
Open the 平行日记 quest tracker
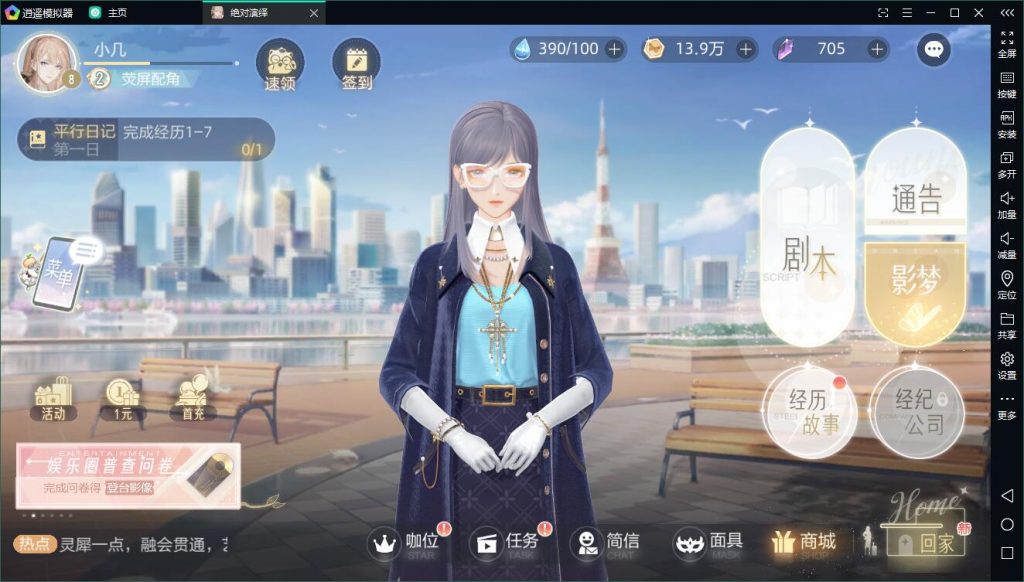[x=146, y=140]
